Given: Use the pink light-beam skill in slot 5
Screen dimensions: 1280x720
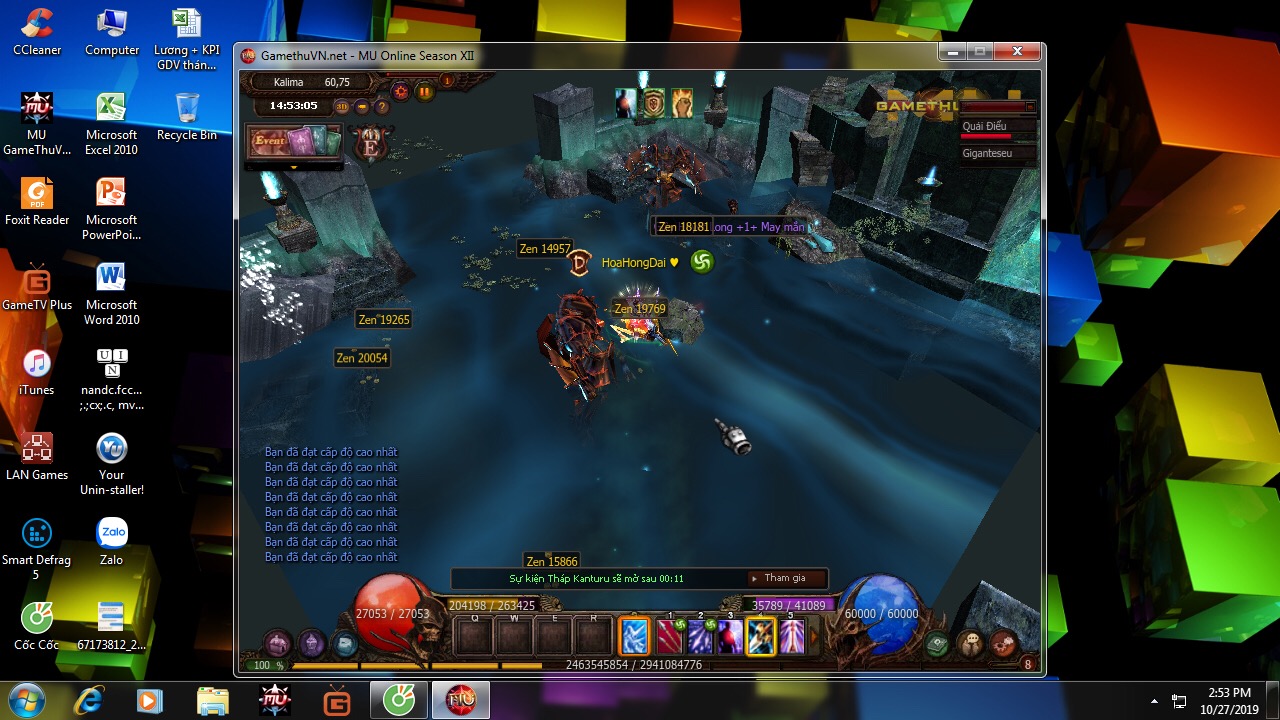Looking at the screenshot, I should pos(792,636).
